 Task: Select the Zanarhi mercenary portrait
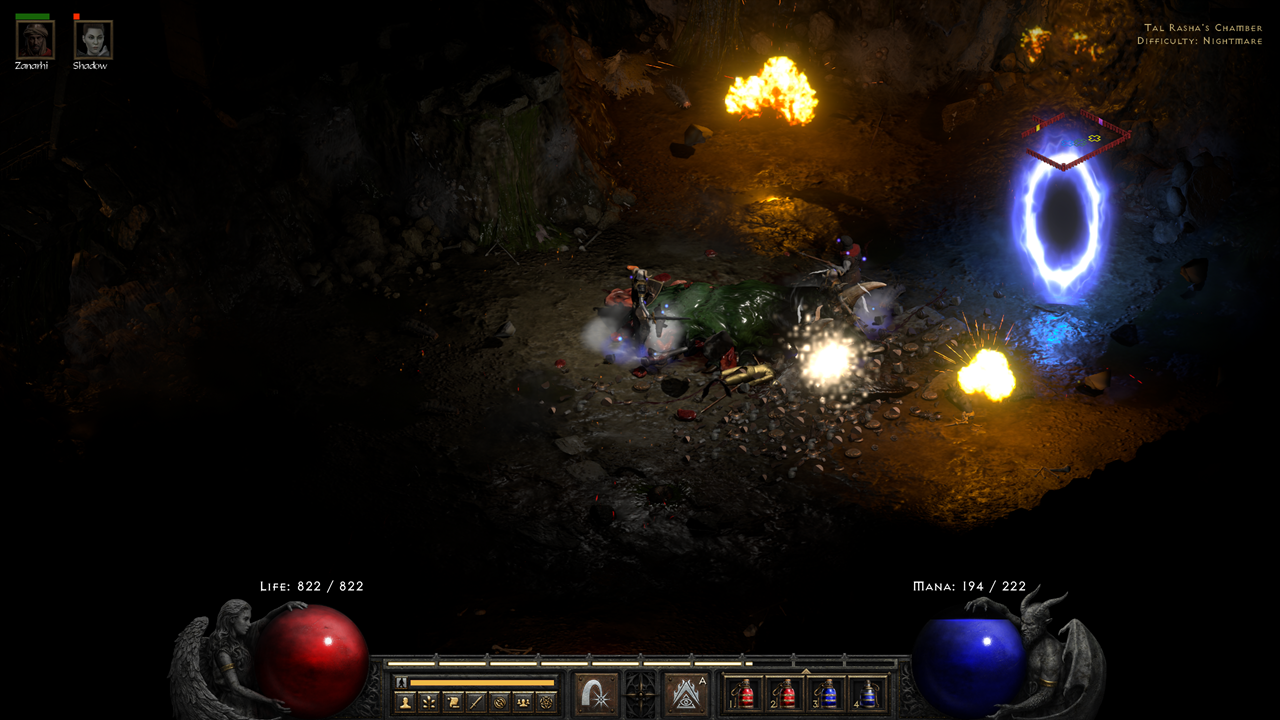coord(34,40)
